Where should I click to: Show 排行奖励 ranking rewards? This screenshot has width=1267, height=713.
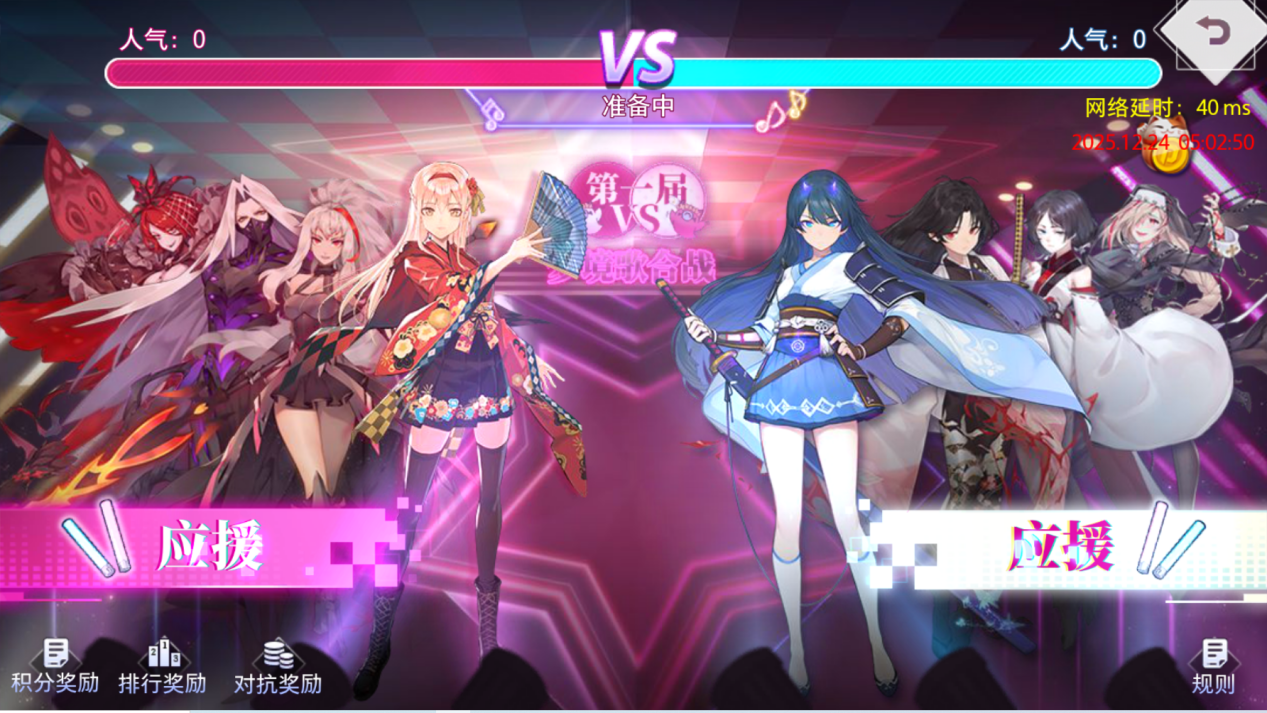coord(162,666)
